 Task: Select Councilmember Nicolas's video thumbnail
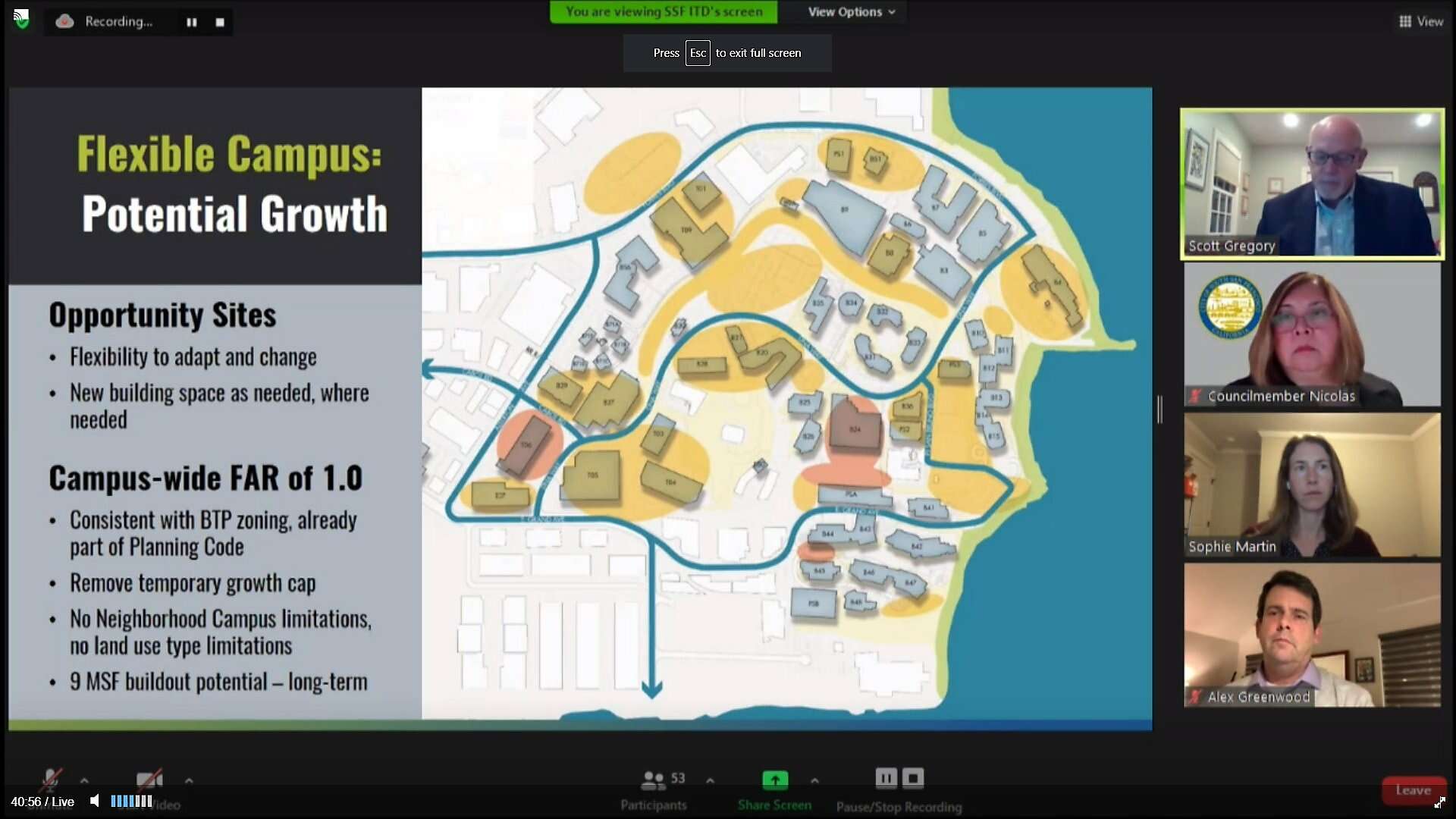[1312, 334]
